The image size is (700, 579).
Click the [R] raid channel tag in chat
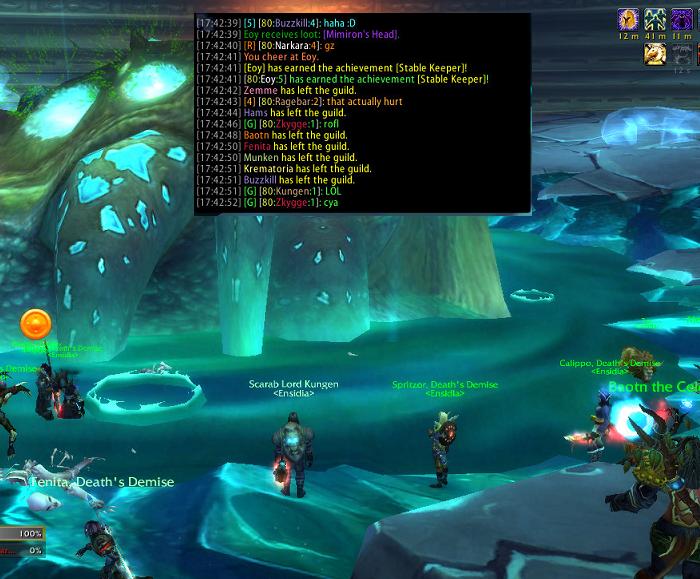[x=248, y=46]
